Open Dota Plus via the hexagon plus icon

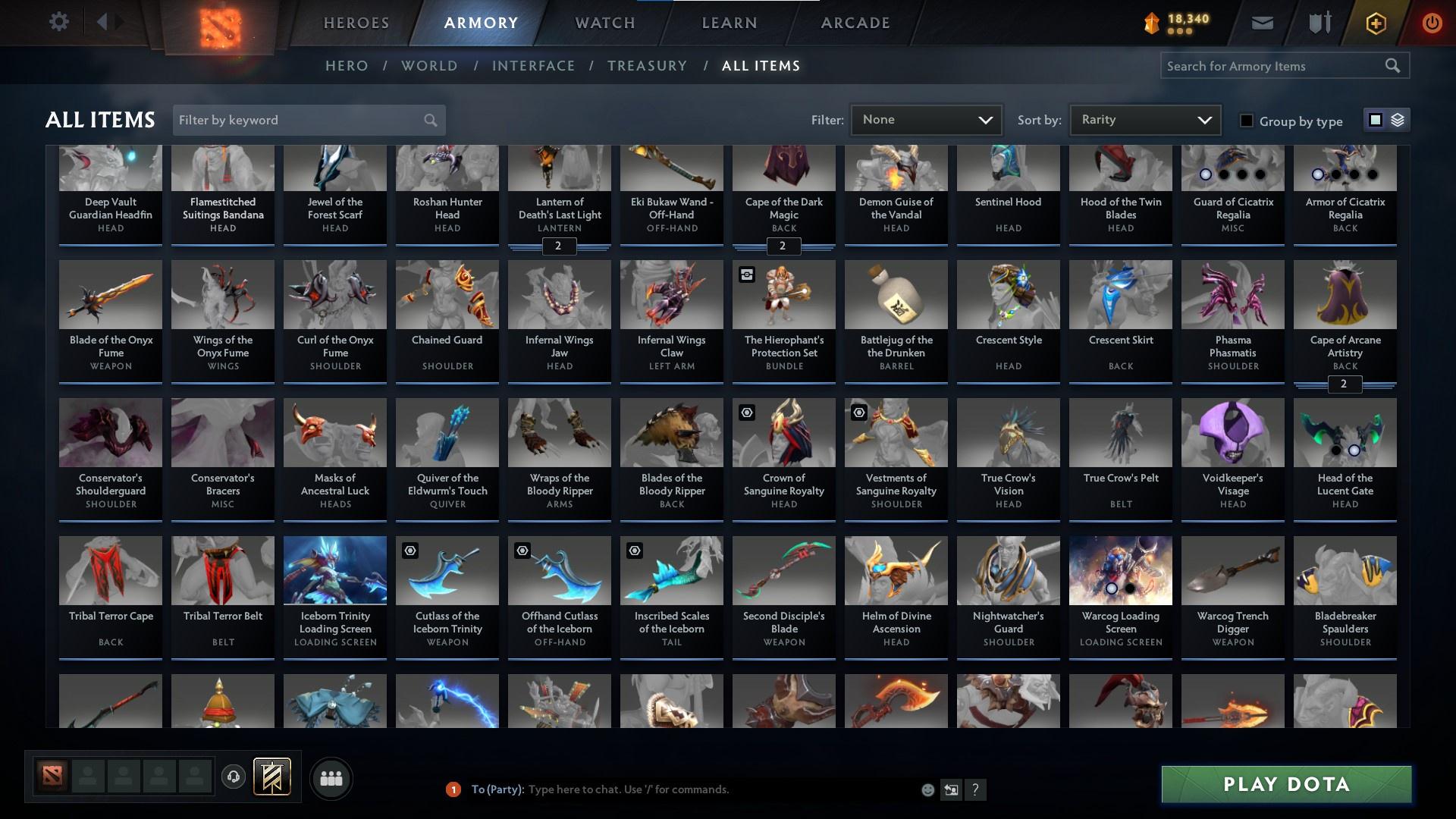[1375, 23]
